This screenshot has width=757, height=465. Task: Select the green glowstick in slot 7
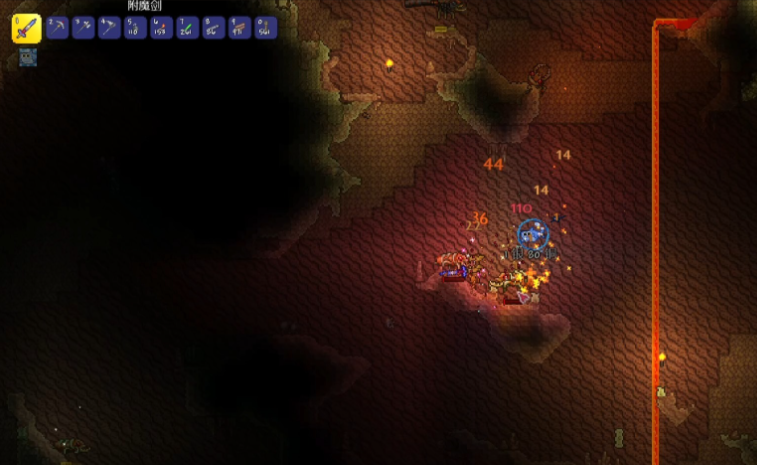(x=187, y=28)
